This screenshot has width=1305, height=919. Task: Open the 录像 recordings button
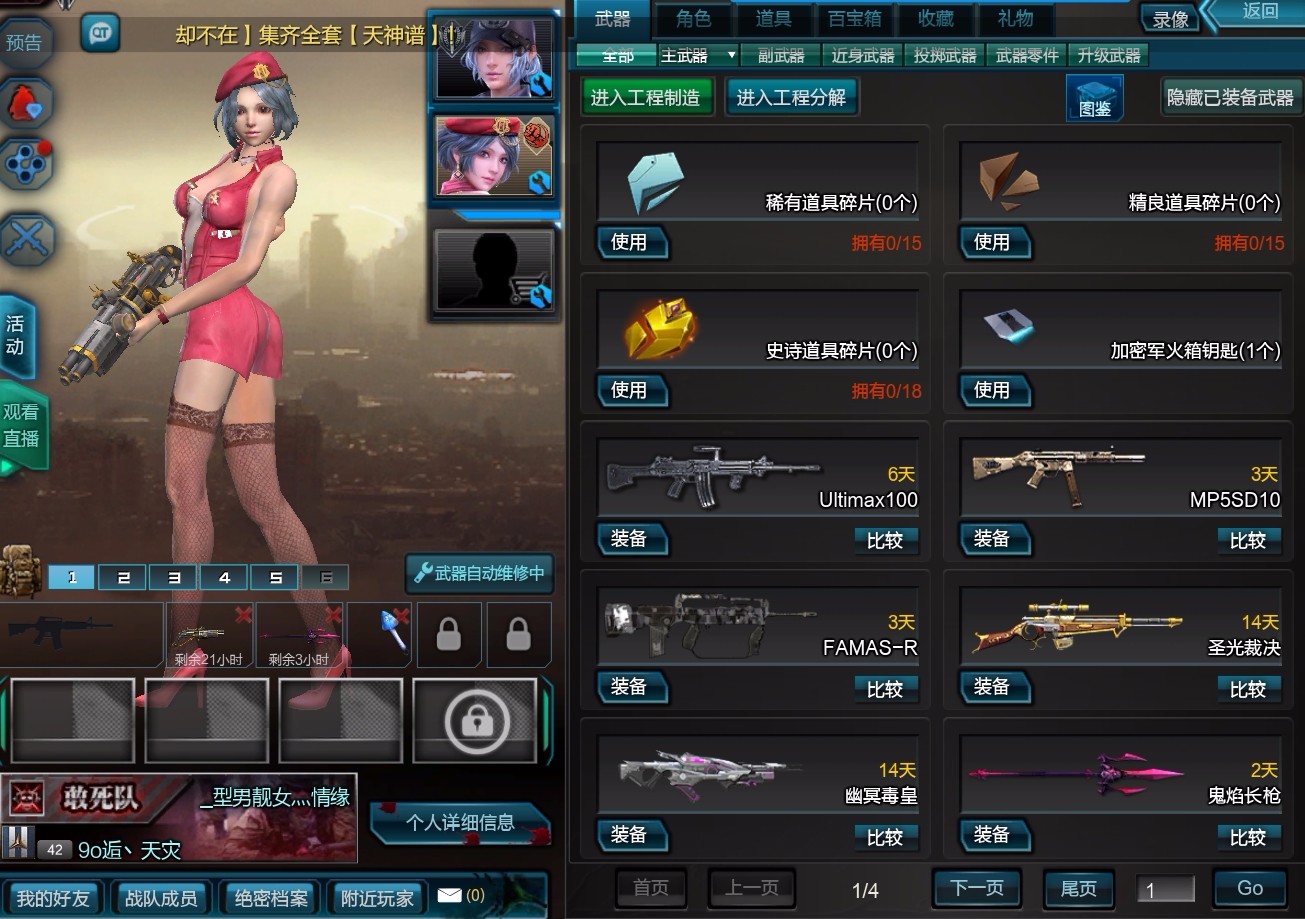click(1170, 19)
